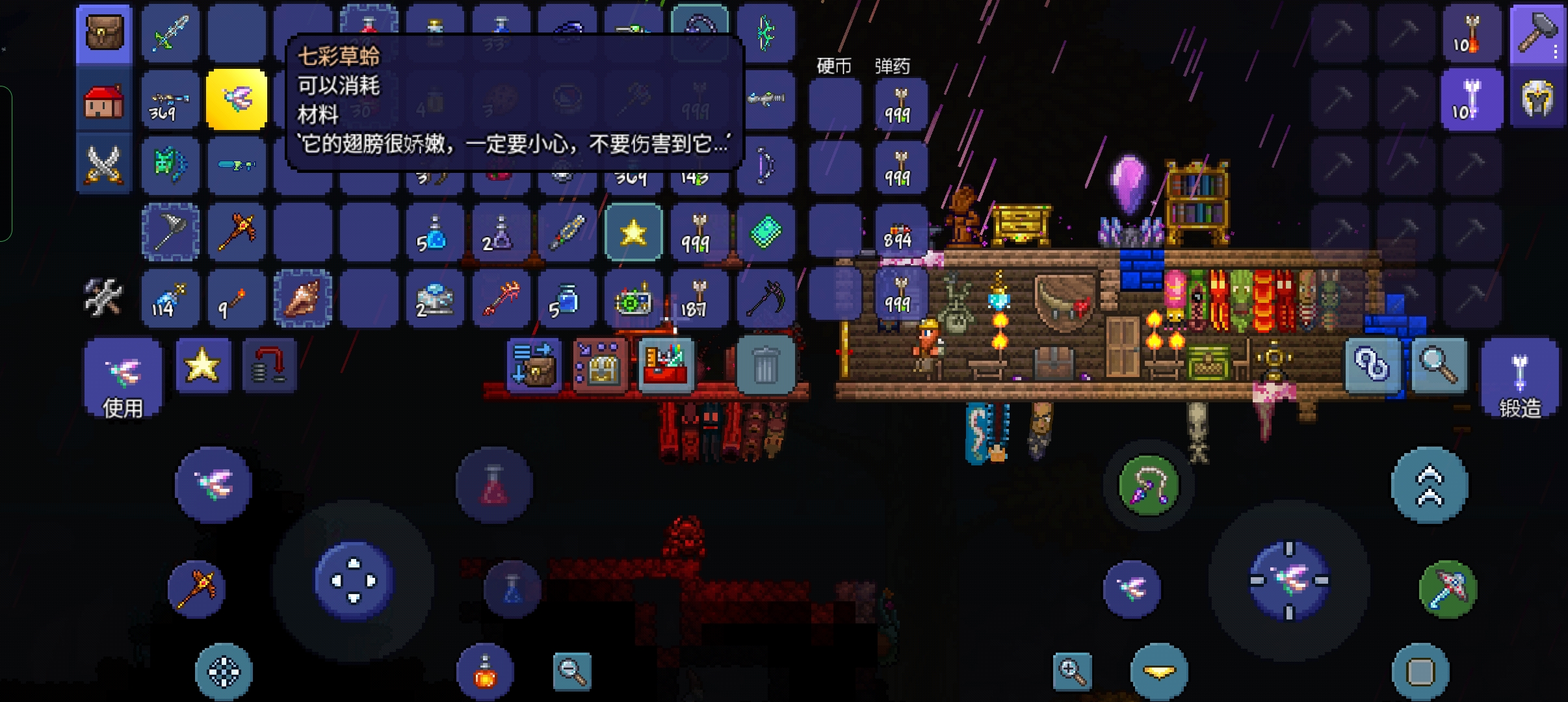Image resolution: width=1568 pixels, height=702 pixels.
Task: Open the golden helmet armor tab
Action: [x=1537, y=100]
